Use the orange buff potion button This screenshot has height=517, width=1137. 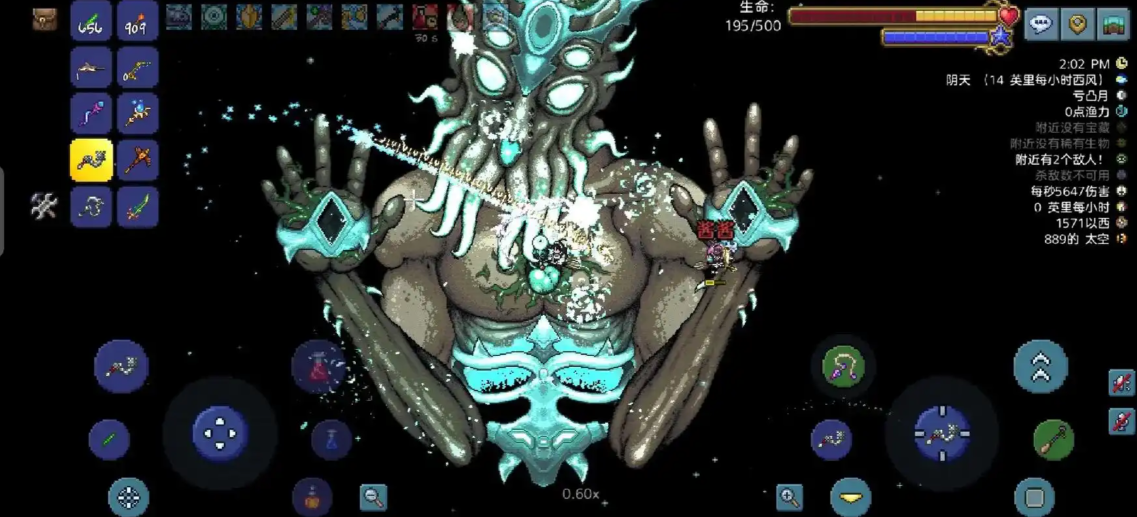(312, 496)
